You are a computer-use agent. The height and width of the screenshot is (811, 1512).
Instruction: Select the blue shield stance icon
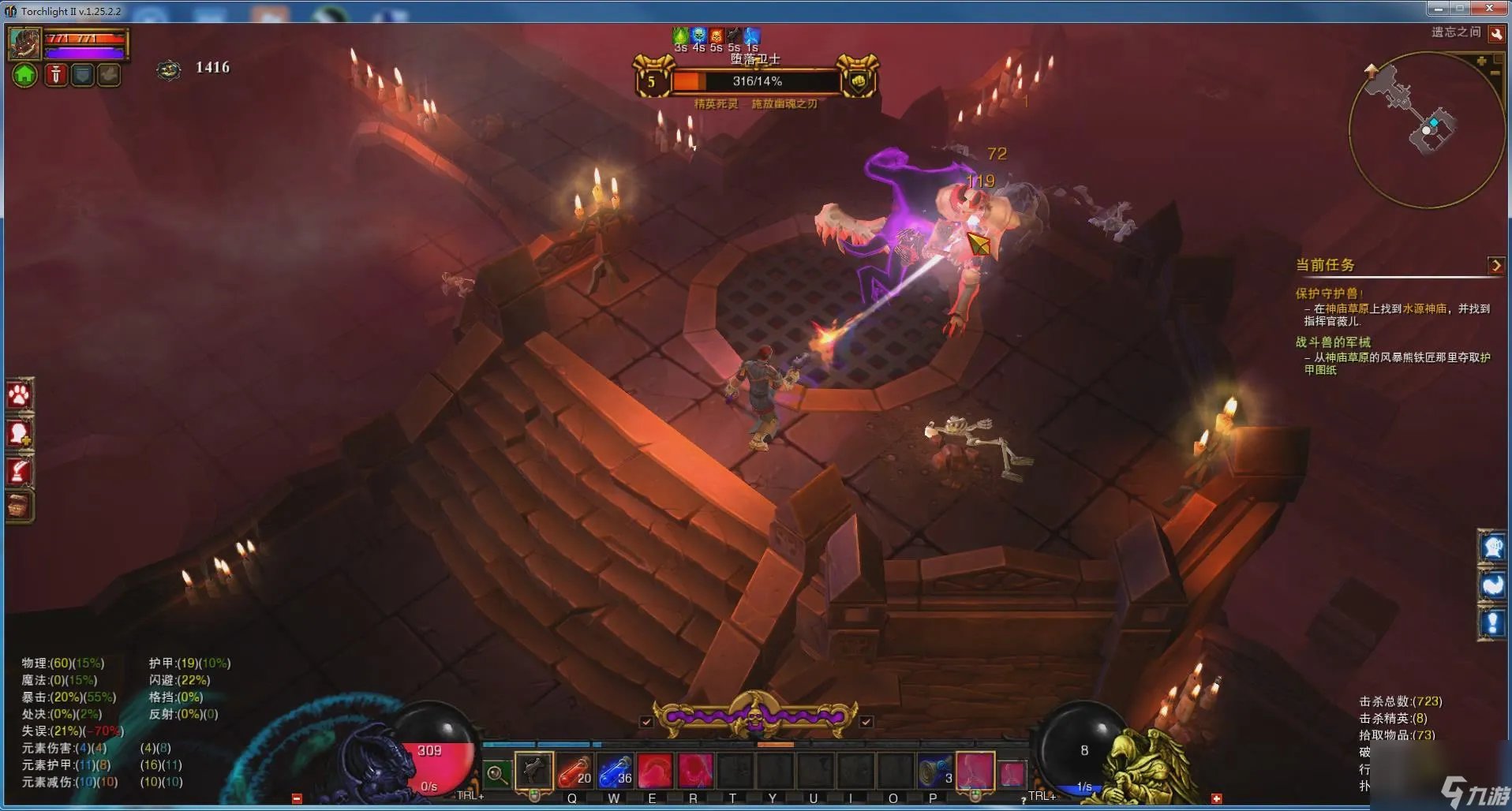82,75
